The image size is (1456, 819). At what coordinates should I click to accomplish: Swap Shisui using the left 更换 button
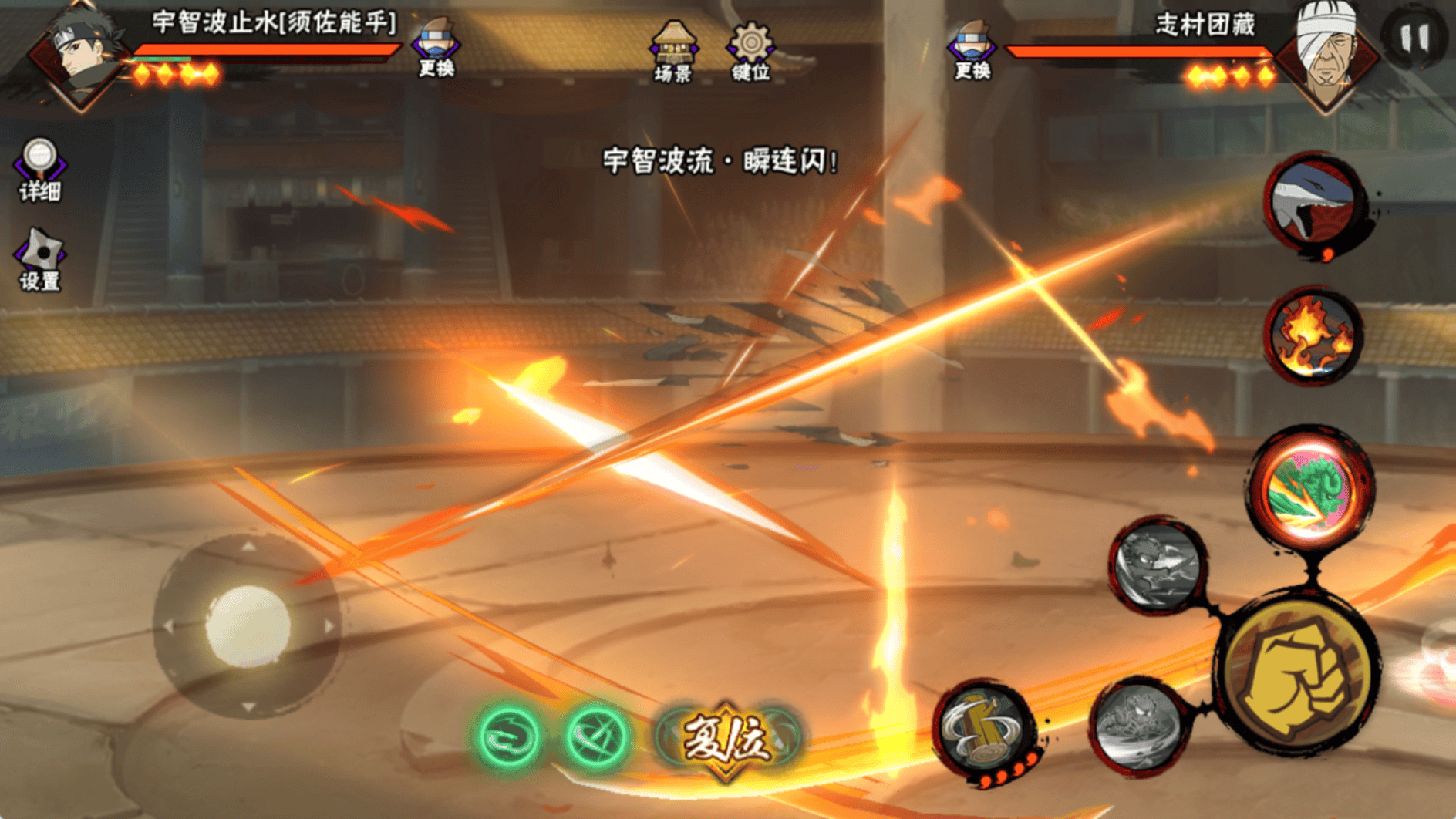click(436, 48)
